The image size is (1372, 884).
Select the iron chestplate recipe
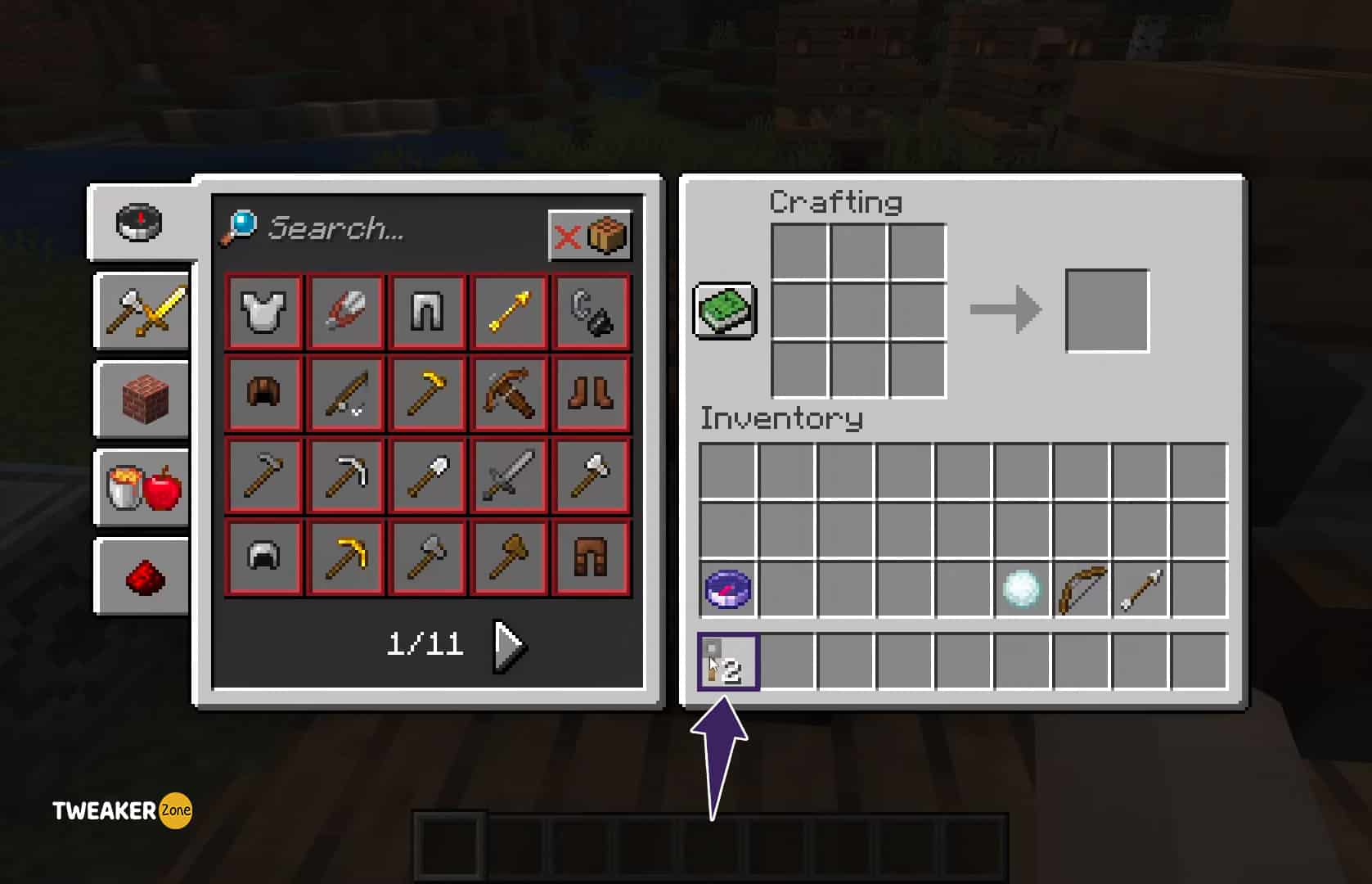262,312
